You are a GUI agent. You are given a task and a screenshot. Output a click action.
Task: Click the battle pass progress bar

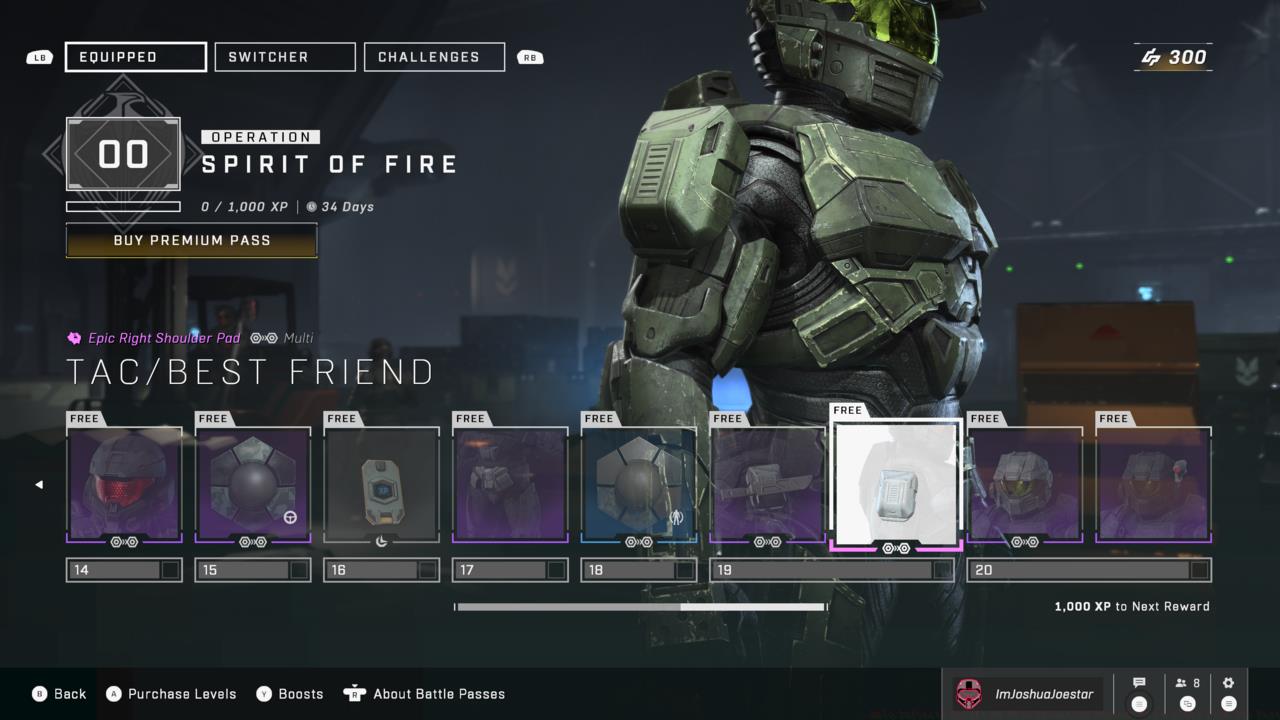coord(640,606)
